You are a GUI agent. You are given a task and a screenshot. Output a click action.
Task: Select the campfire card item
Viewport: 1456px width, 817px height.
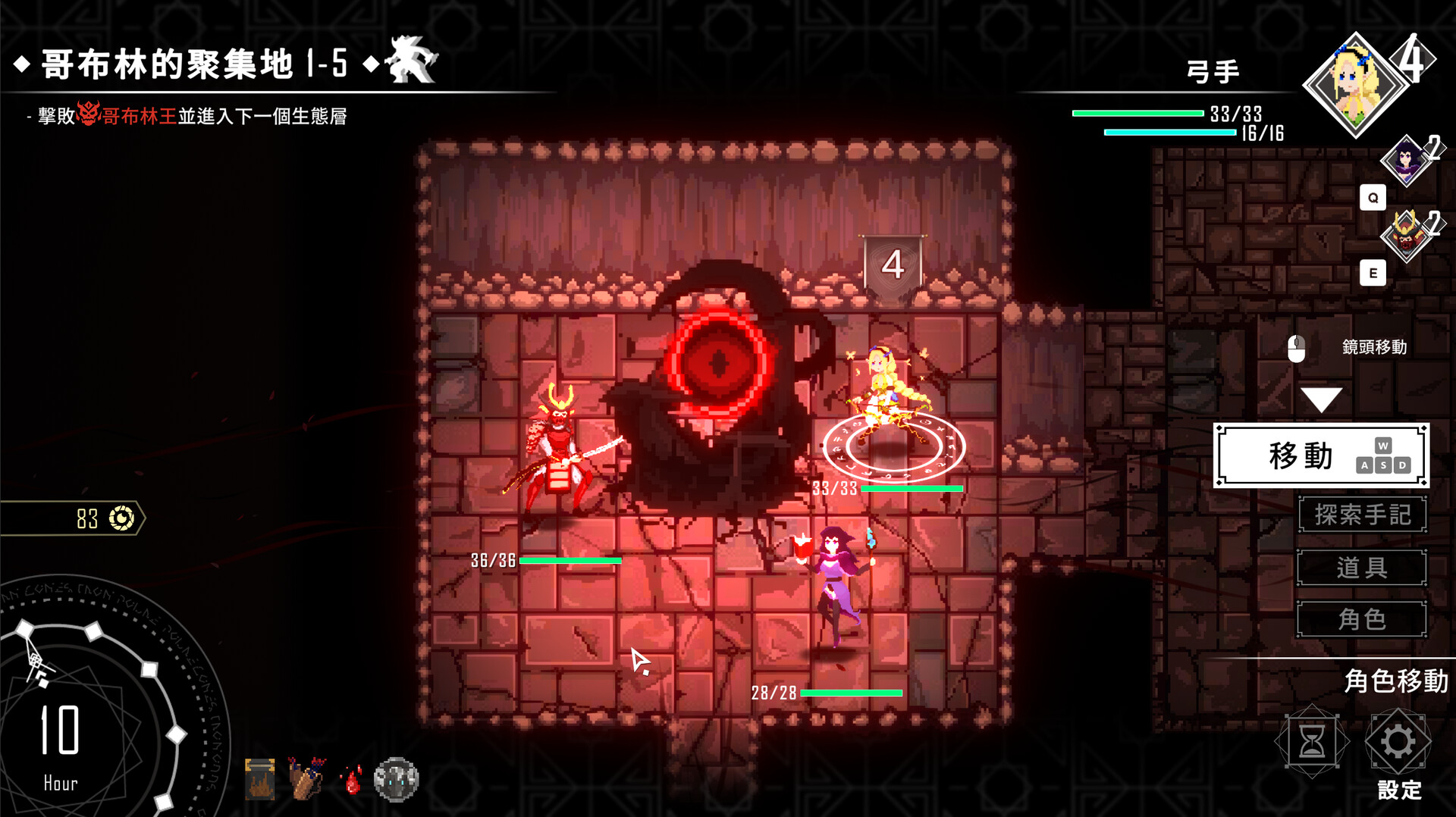[x=260, y=779]
